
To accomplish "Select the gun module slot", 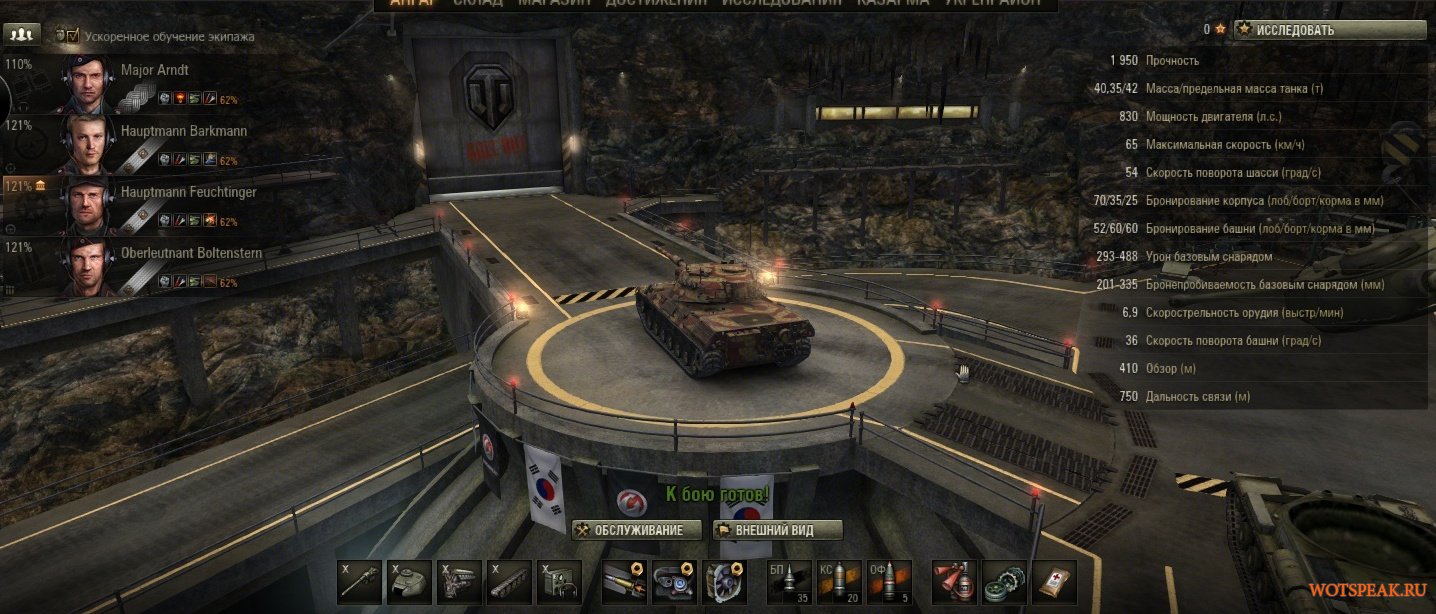I will point(359,582).
